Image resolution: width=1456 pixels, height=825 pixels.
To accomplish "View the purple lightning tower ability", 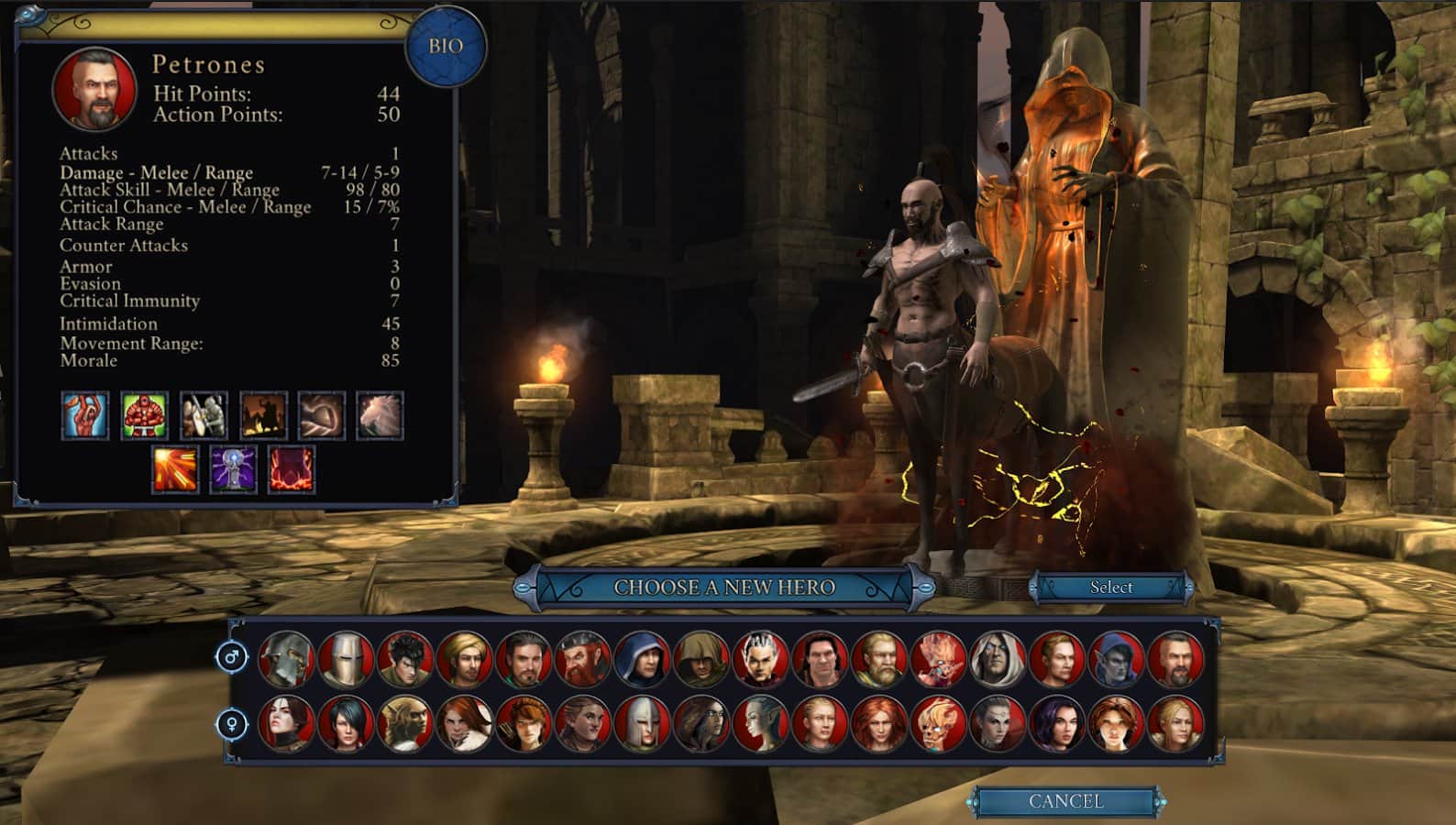I will point(233,469).
